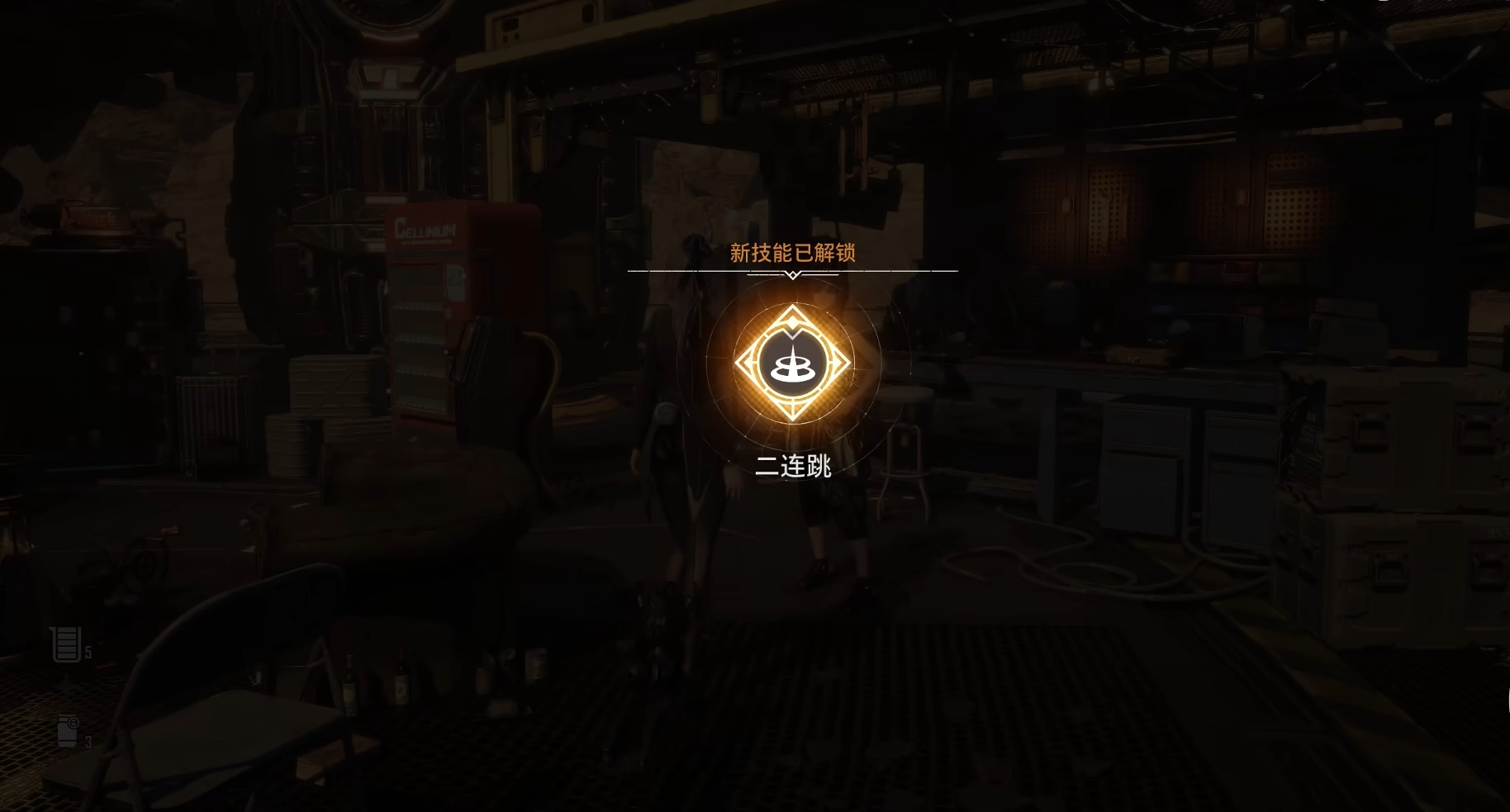Click the glowing double jump skill icon
The height and width of the screenshot is (812, 1510).
(792, 363)
